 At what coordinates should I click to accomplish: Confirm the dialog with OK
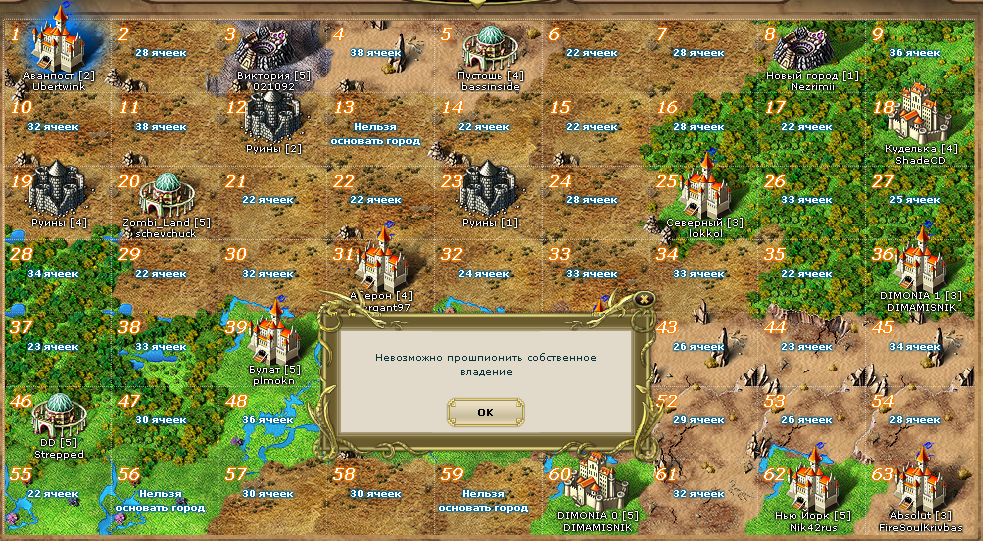click(485, 411)
